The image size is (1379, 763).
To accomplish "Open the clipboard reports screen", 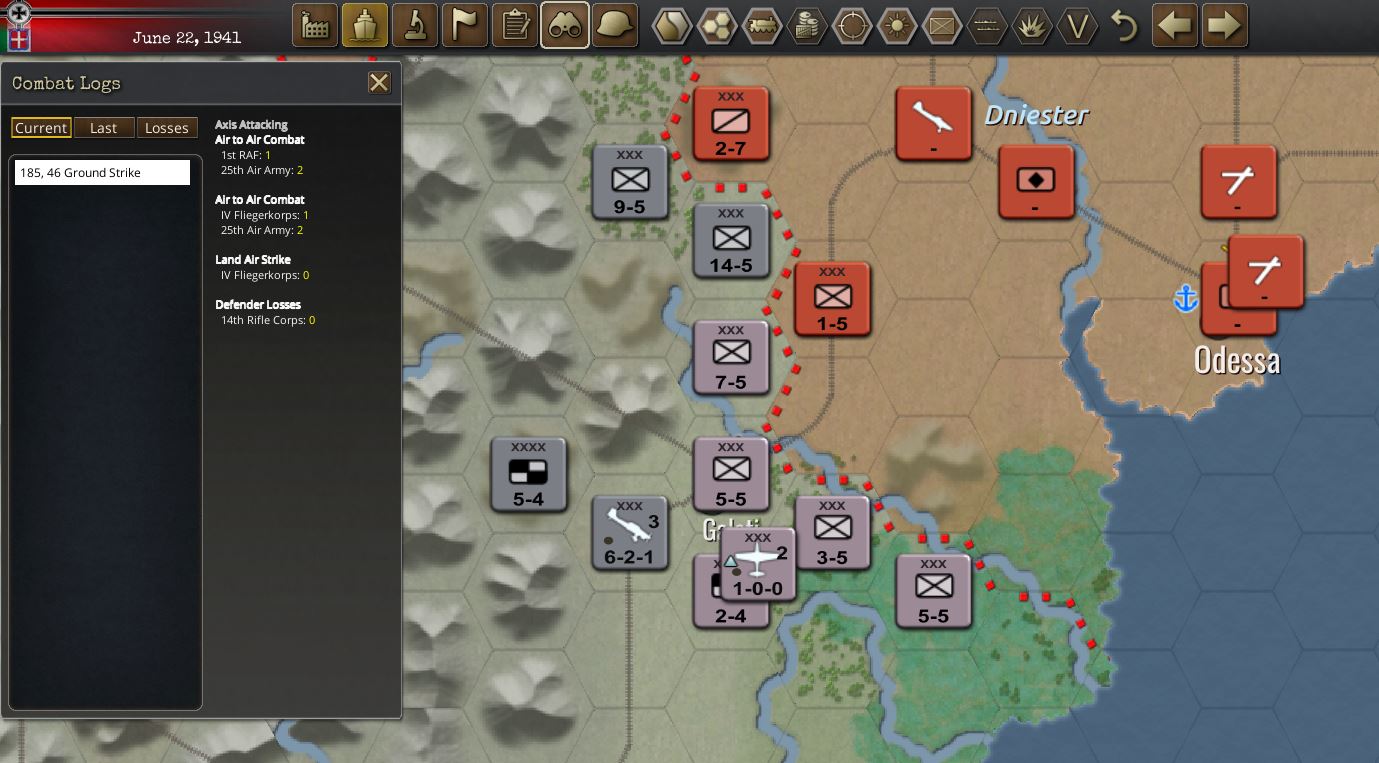I will [x=514, y=25].
